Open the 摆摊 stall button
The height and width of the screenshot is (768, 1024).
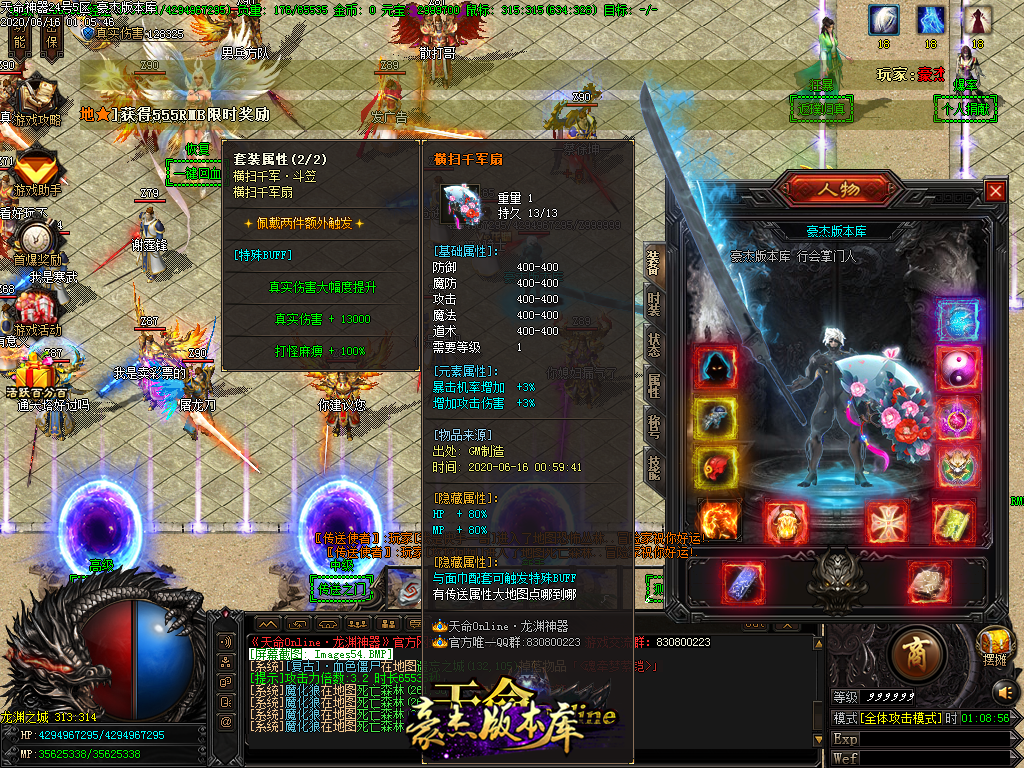coord(994,645)
